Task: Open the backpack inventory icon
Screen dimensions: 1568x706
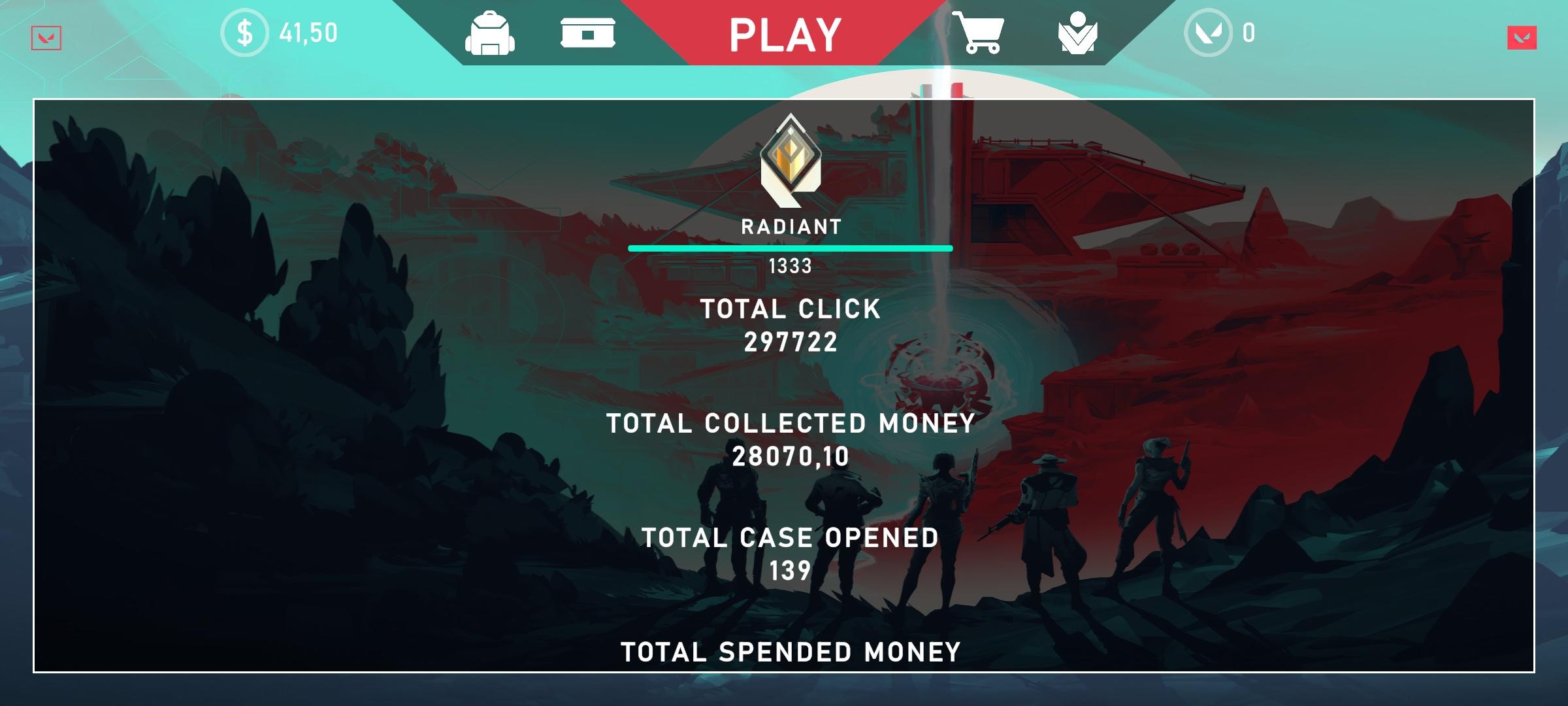Action: click(491, 34)
